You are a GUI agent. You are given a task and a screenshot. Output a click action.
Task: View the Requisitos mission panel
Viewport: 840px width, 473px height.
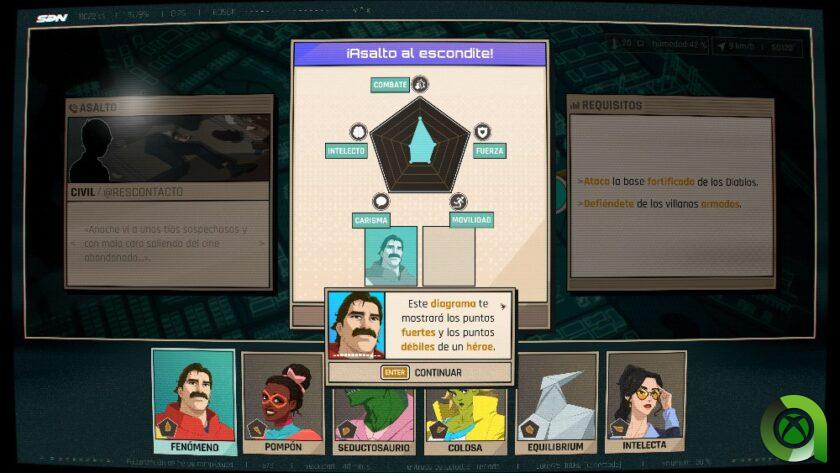(x=656, y=192)
